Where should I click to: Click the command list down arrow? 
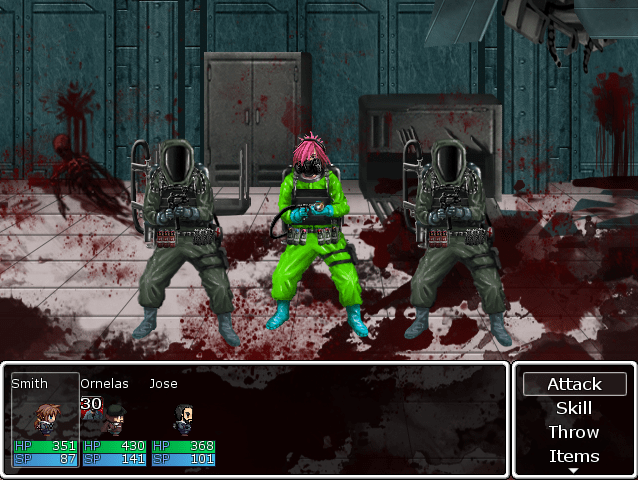(574, 470)
